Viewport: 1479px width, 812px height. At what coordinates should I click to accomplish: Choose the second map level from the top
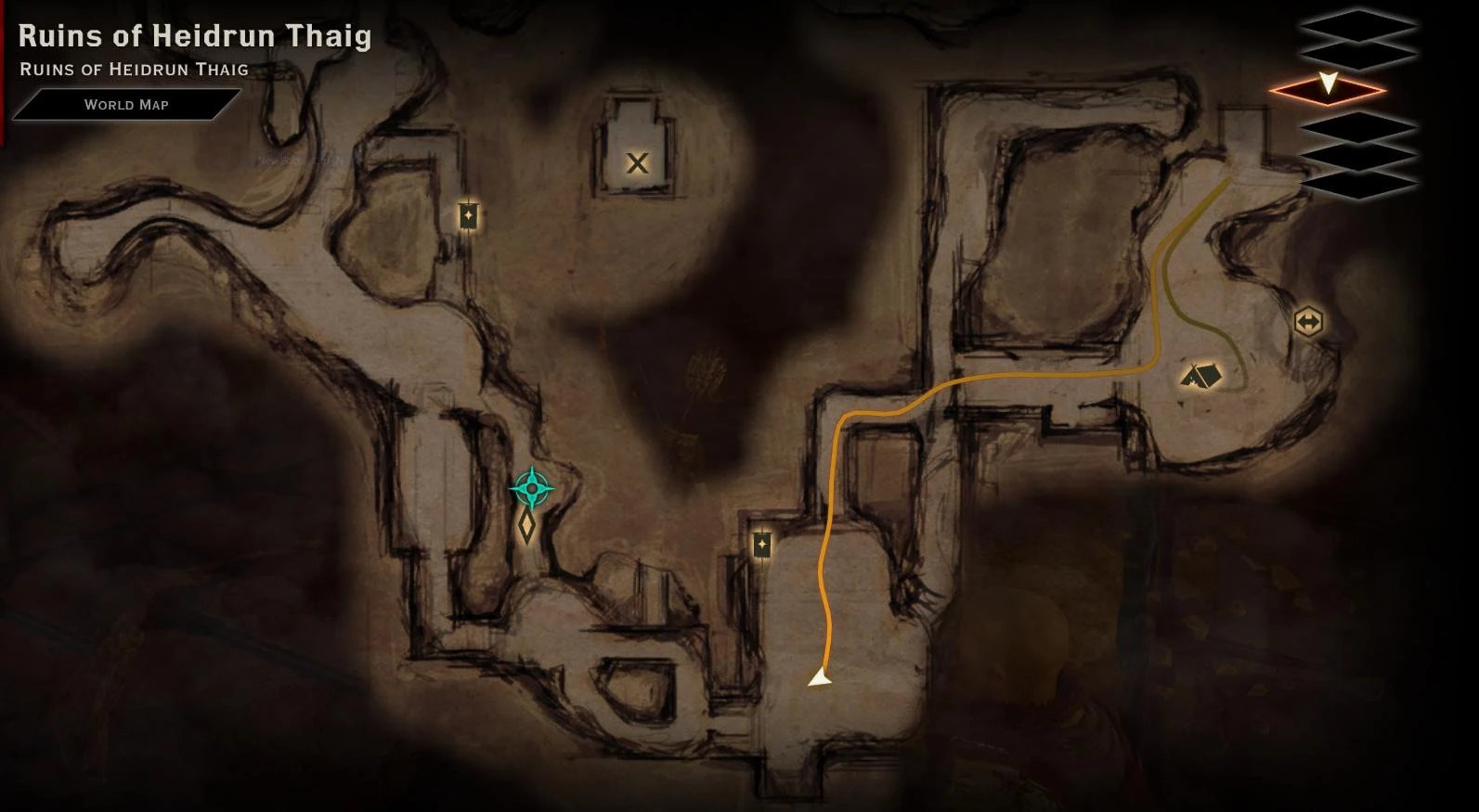tap(1360, 55)
